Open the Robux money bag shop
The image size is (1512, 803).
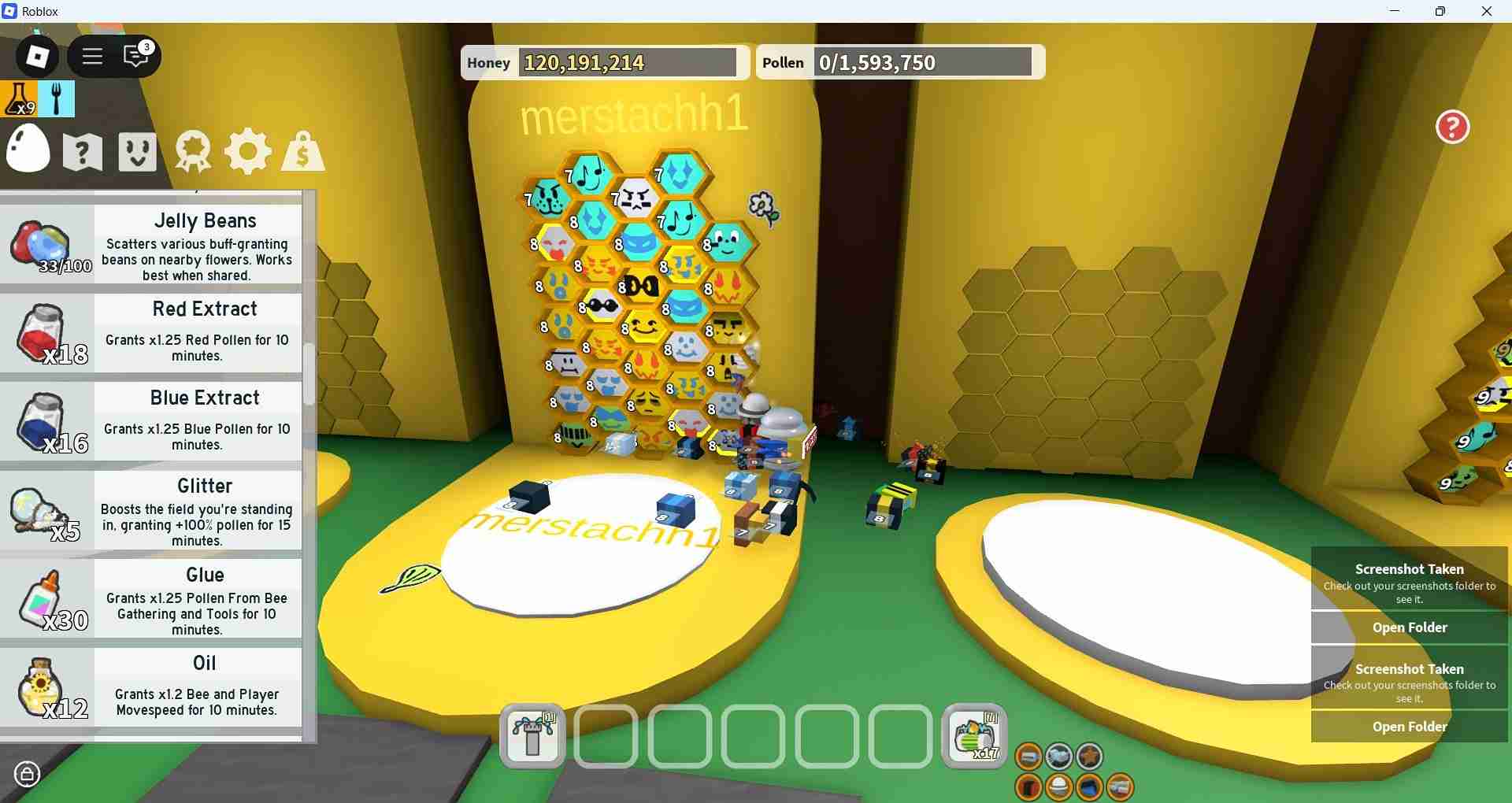[x=302, y=151]
